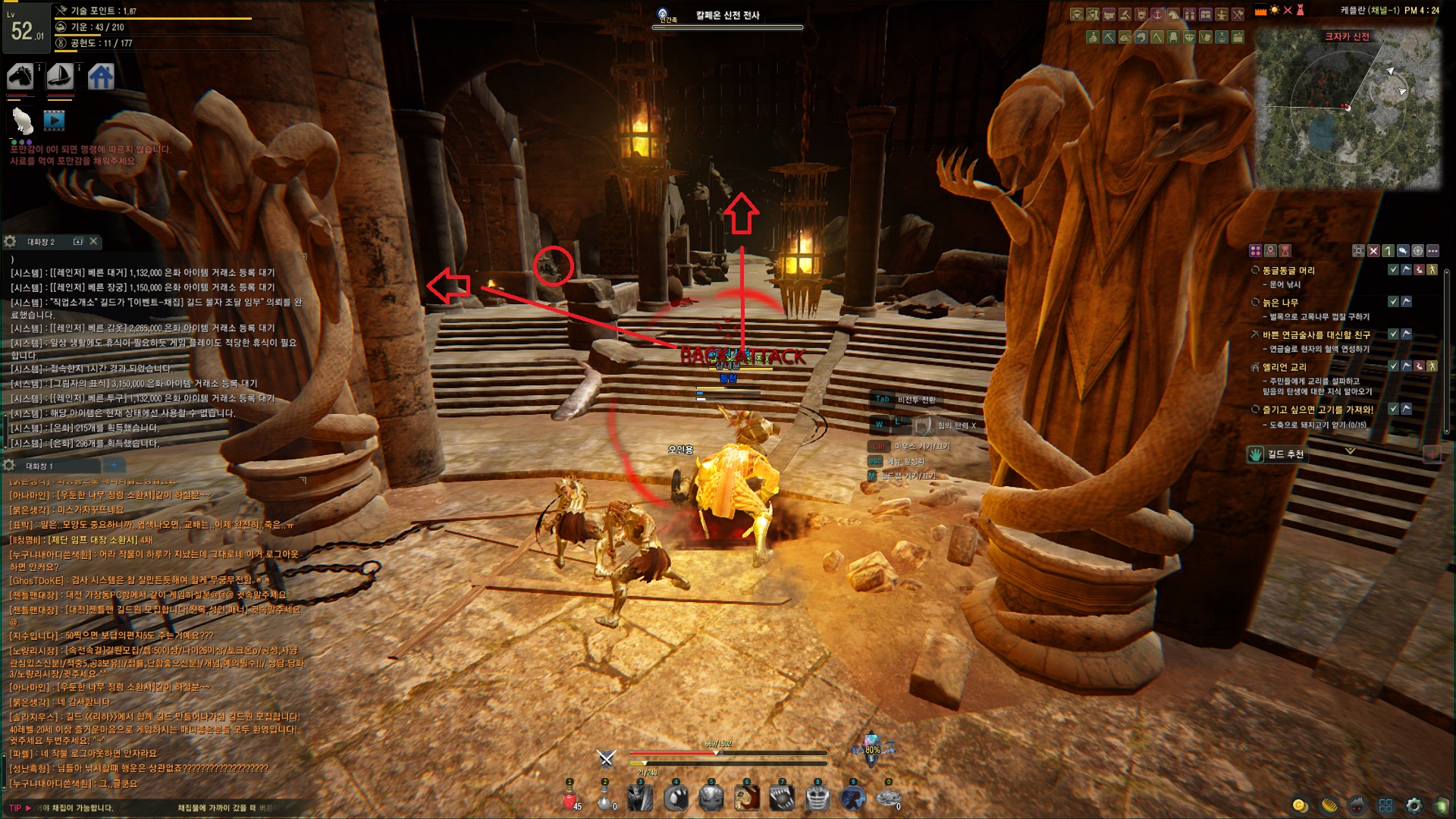Open the gold coin pearl shop icon
The width and height of the screenshot is (1456, 819).
click(x=1300, y=805)
